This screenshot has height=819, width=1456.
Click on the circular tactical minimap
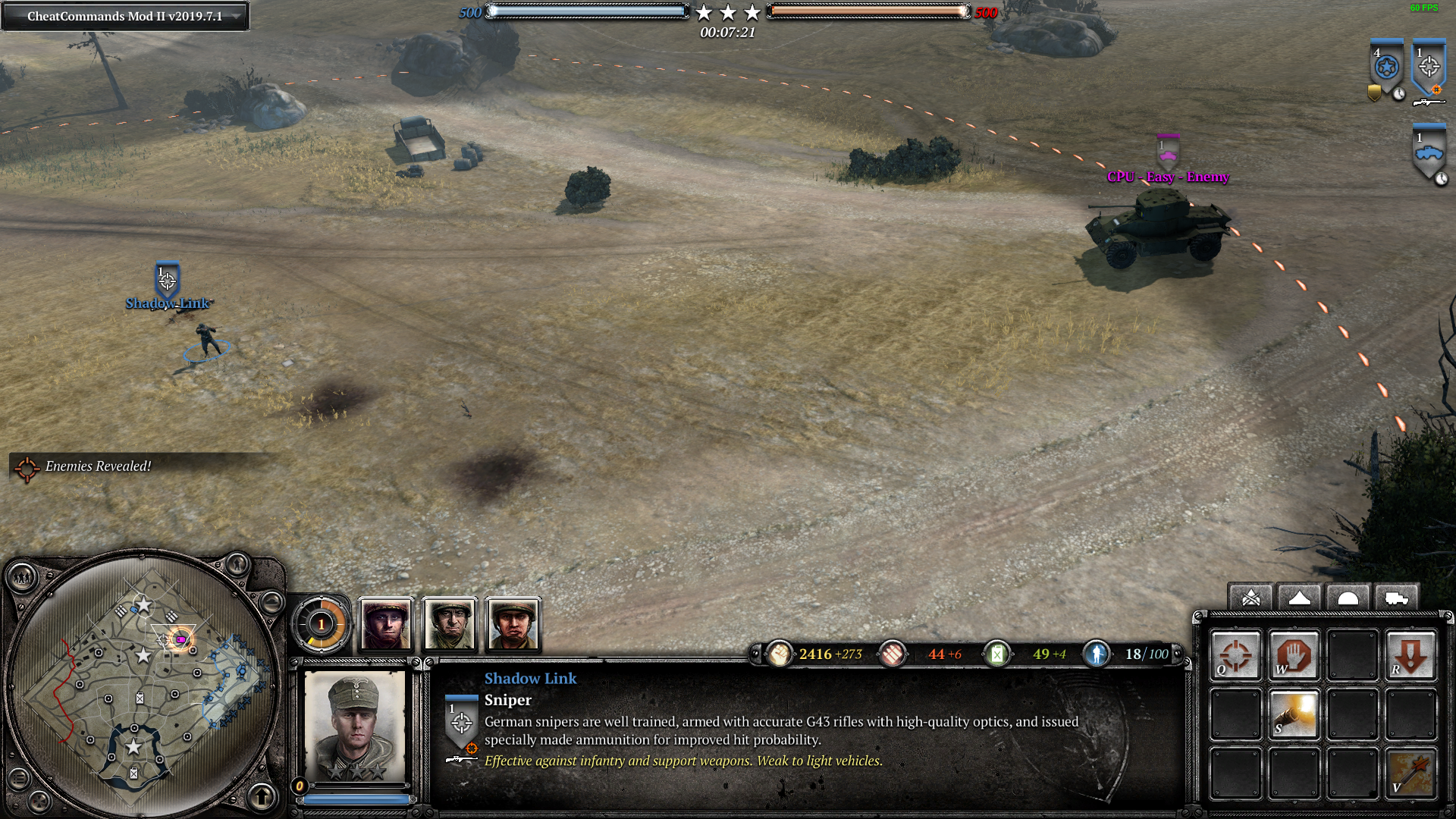coord(143,682)
